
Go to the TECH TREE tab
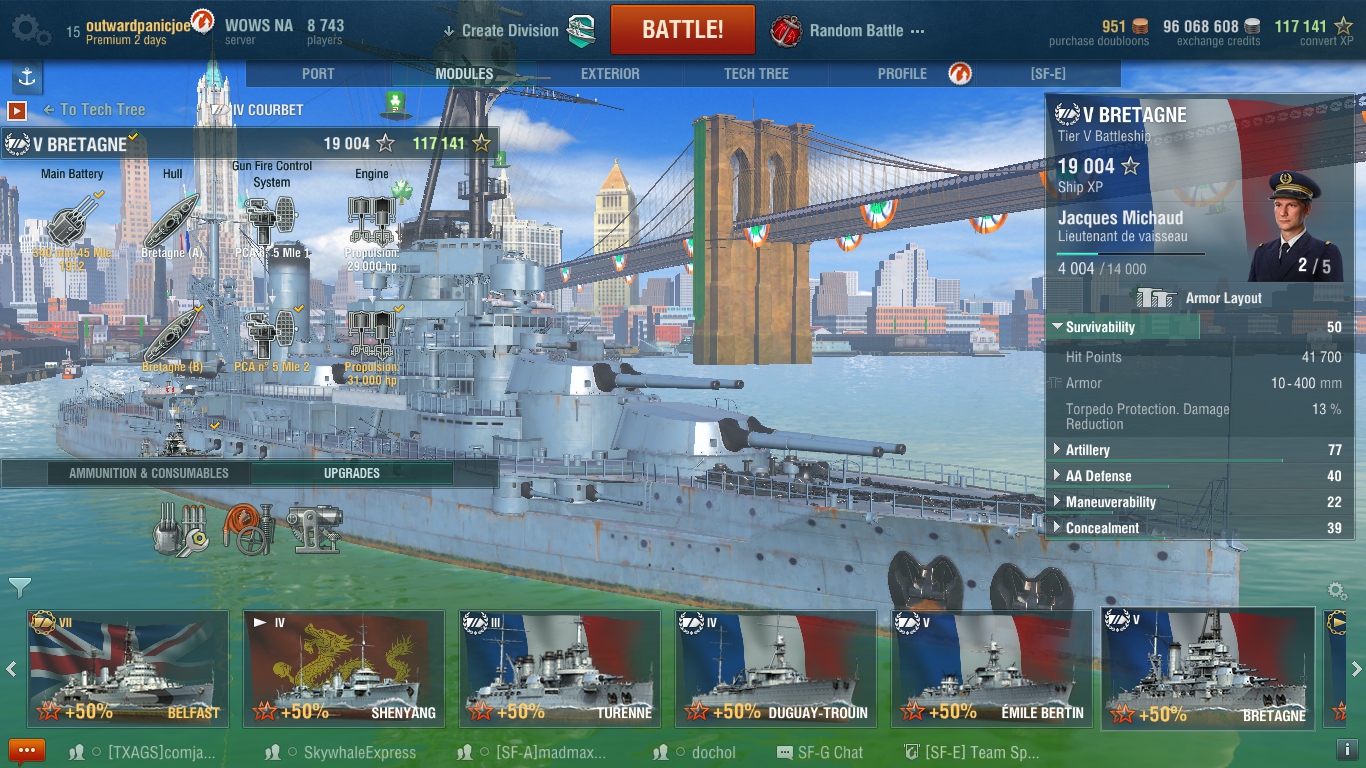point(756,74)
